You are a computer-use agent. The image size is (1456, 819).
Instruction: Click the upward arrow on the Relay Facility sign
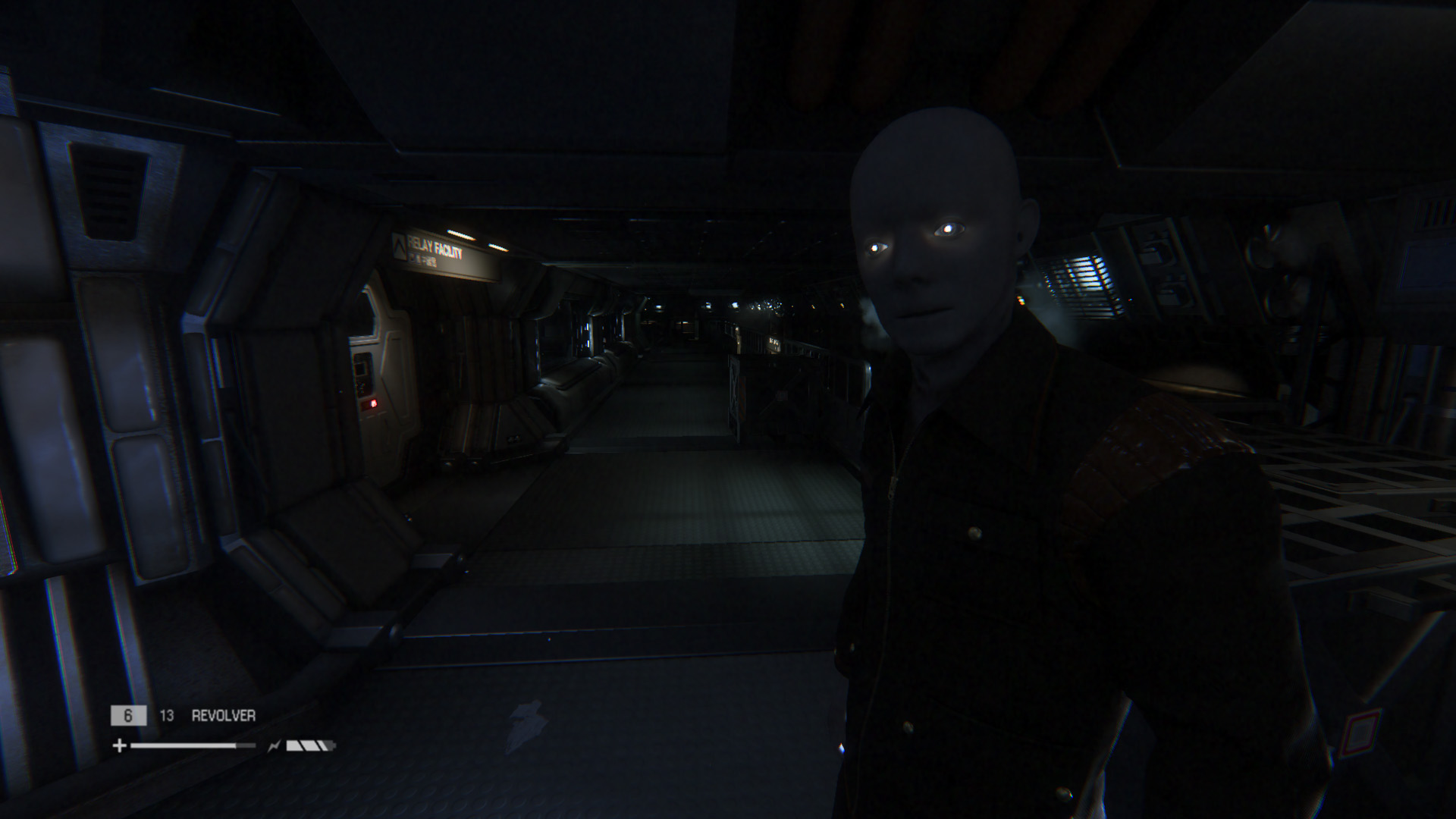click(x=400, y=247)
